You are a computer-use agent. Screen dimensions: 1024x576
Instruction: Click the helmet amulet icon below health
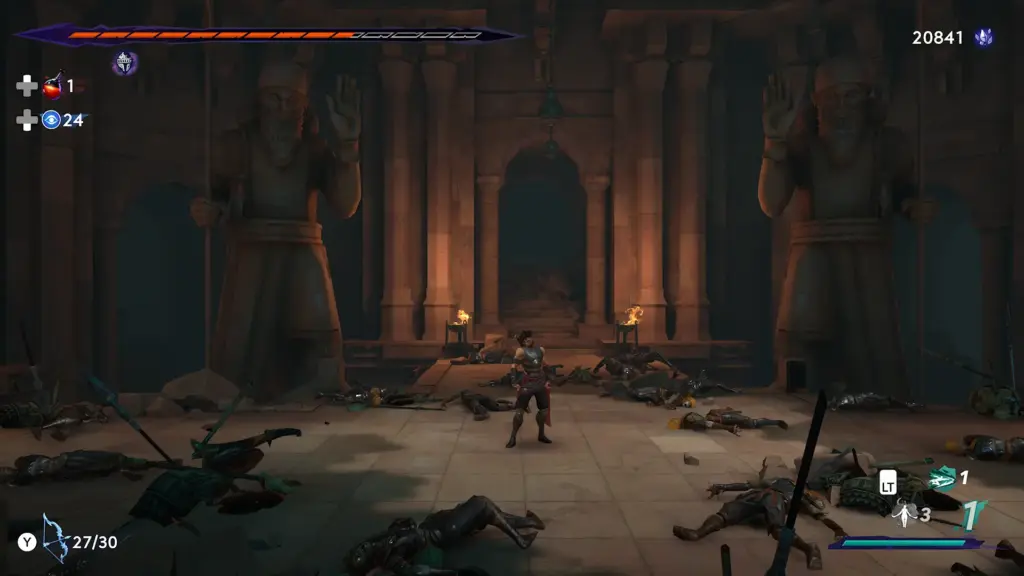pyautogui.click(x=124, y=63)
